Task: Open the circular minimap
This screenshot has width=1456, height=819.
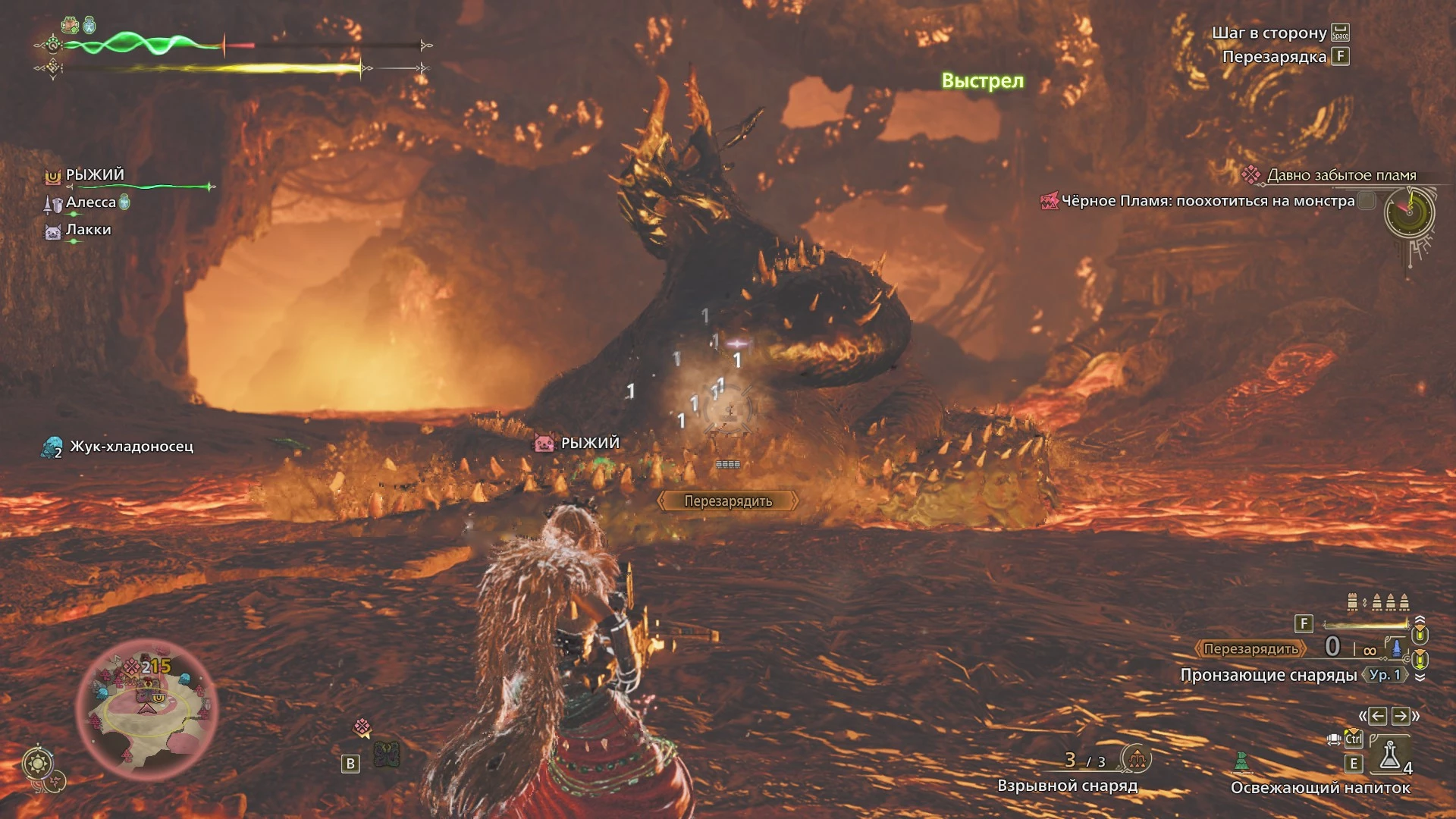Action: coord(146,708)
